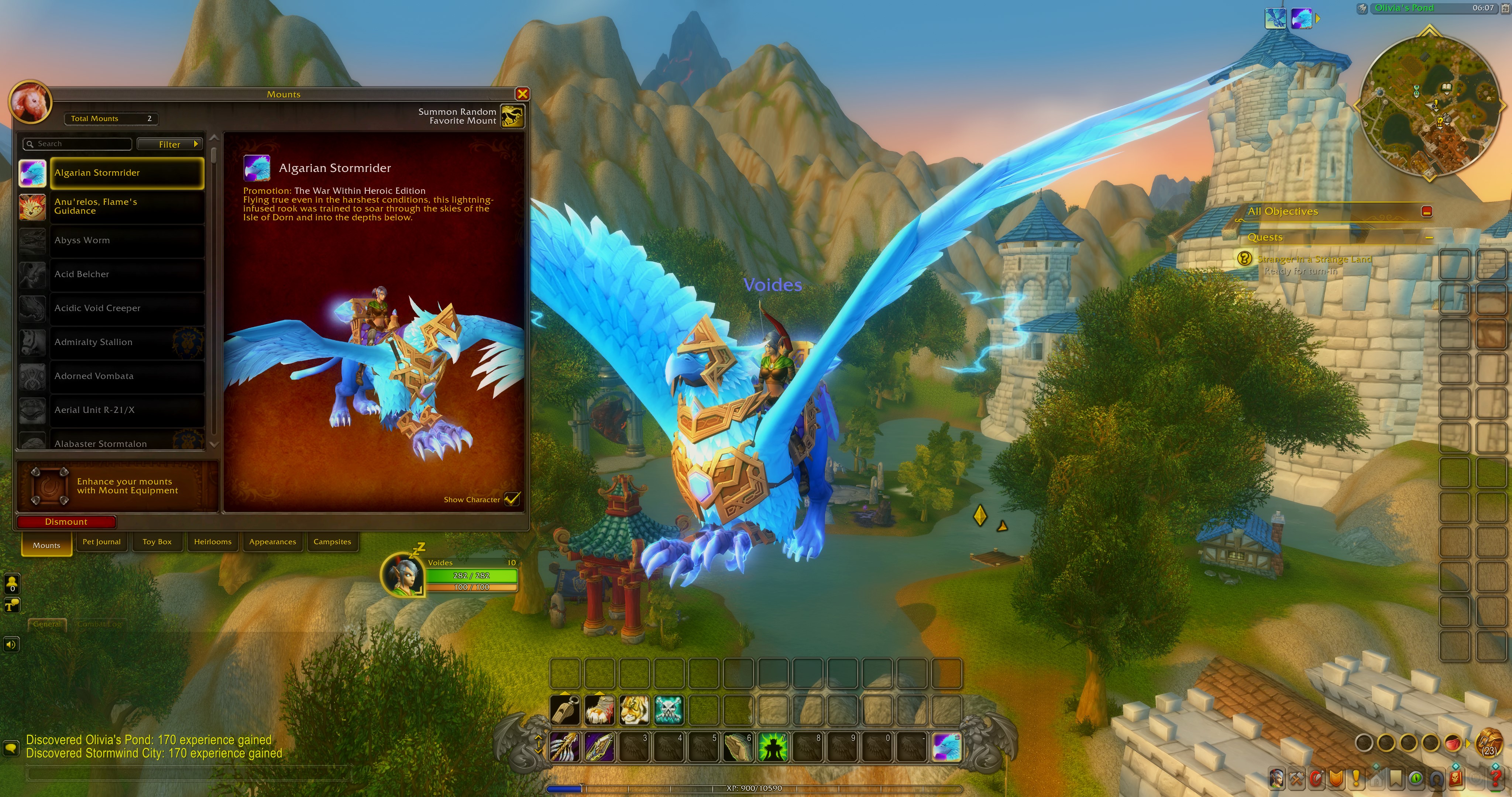Activate the skull ability on slot four
The width and height of the screenshot is (1512, 797).
coord(669,711)
